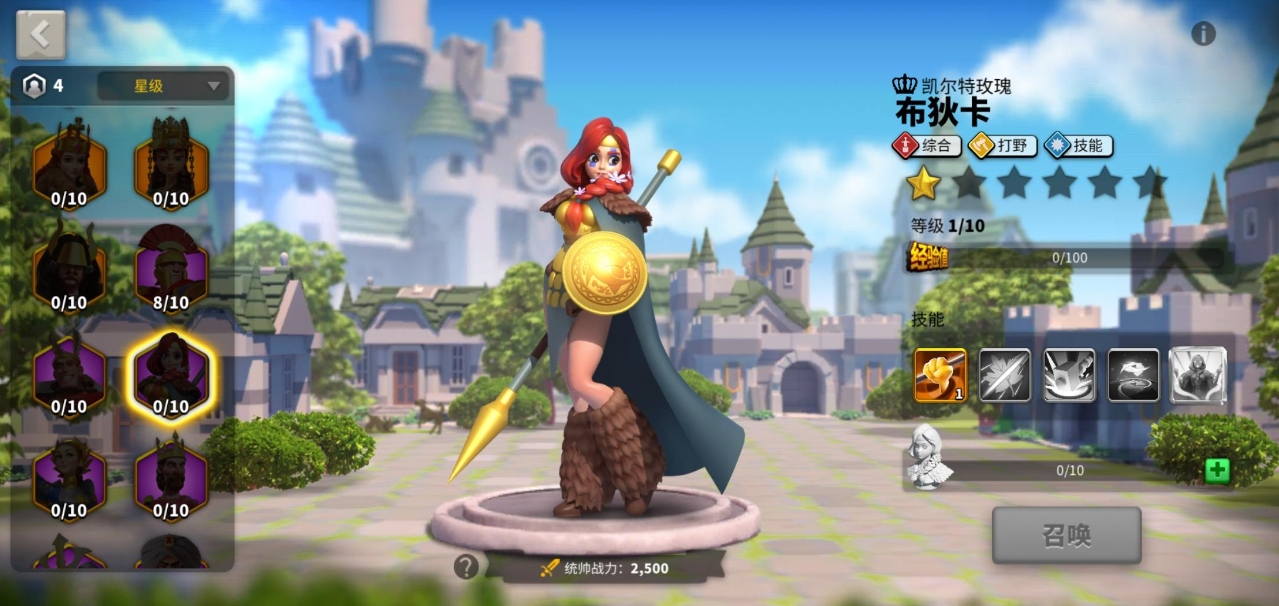Screen dimensions: 1279x606
Task: Open the 星级 sort dropdown
Action: 163,86
